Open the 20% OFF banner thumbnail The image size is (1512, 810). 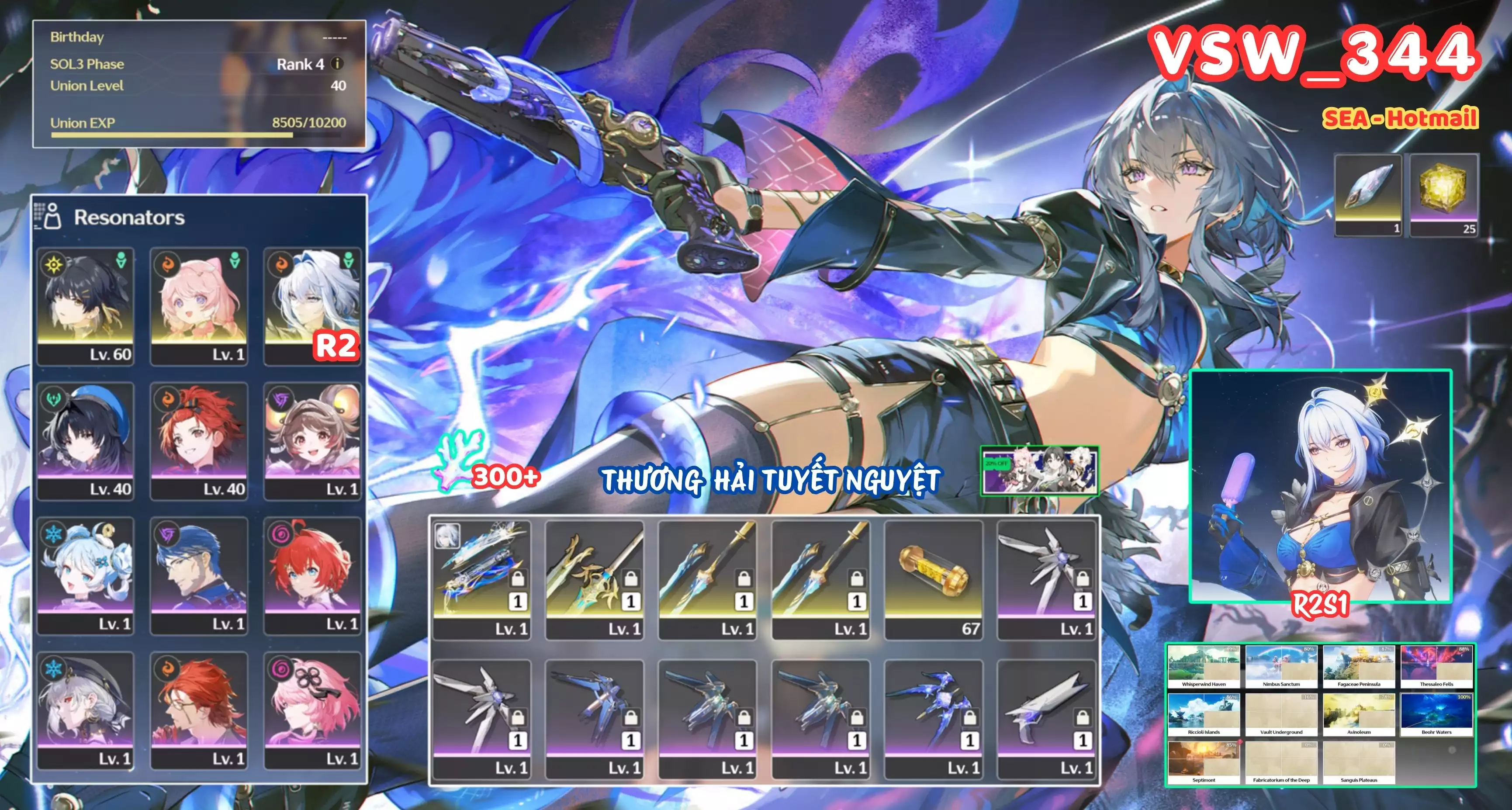[x=1039, y=470]
